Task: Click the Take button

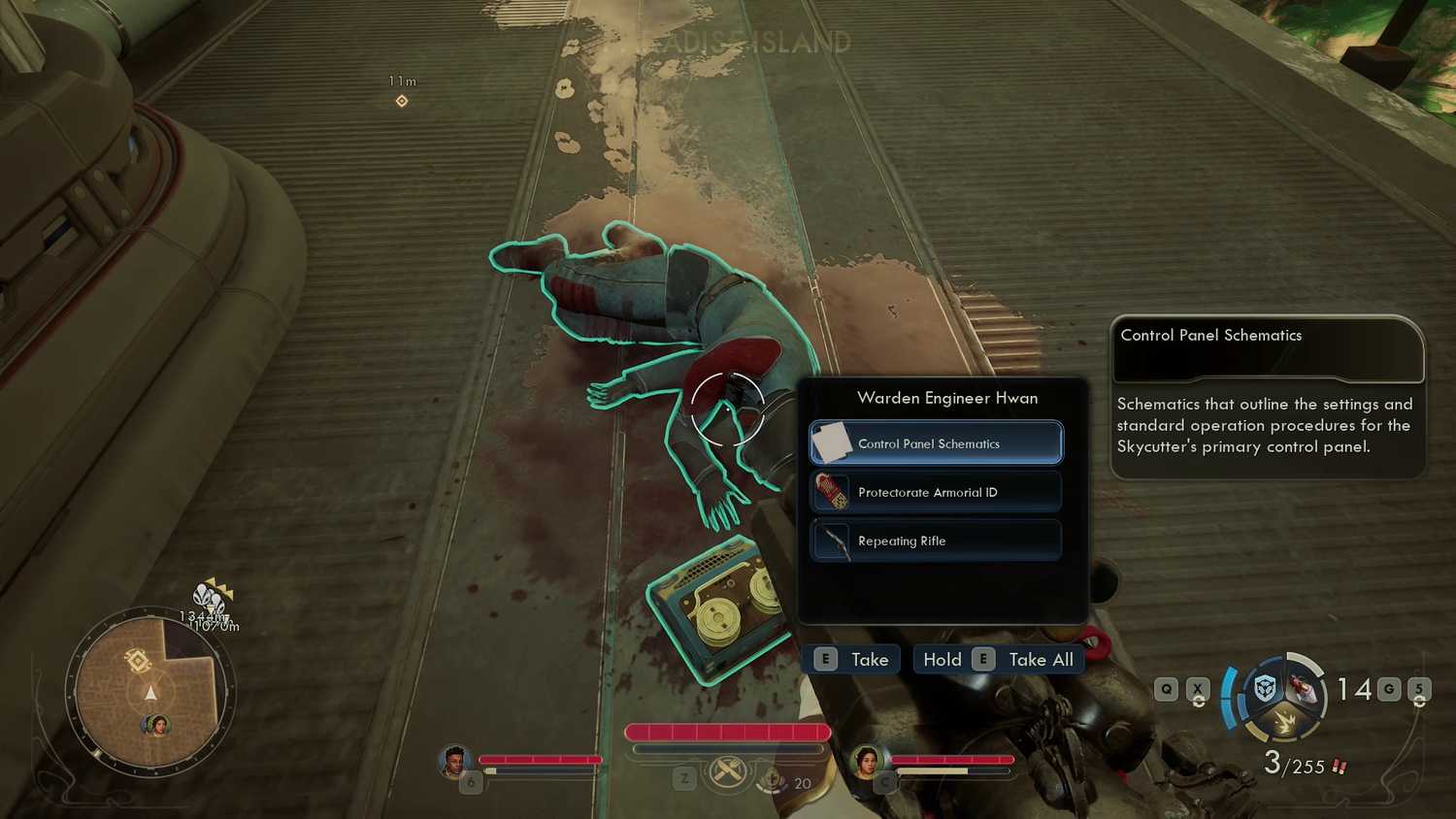Action: point(852,660)
